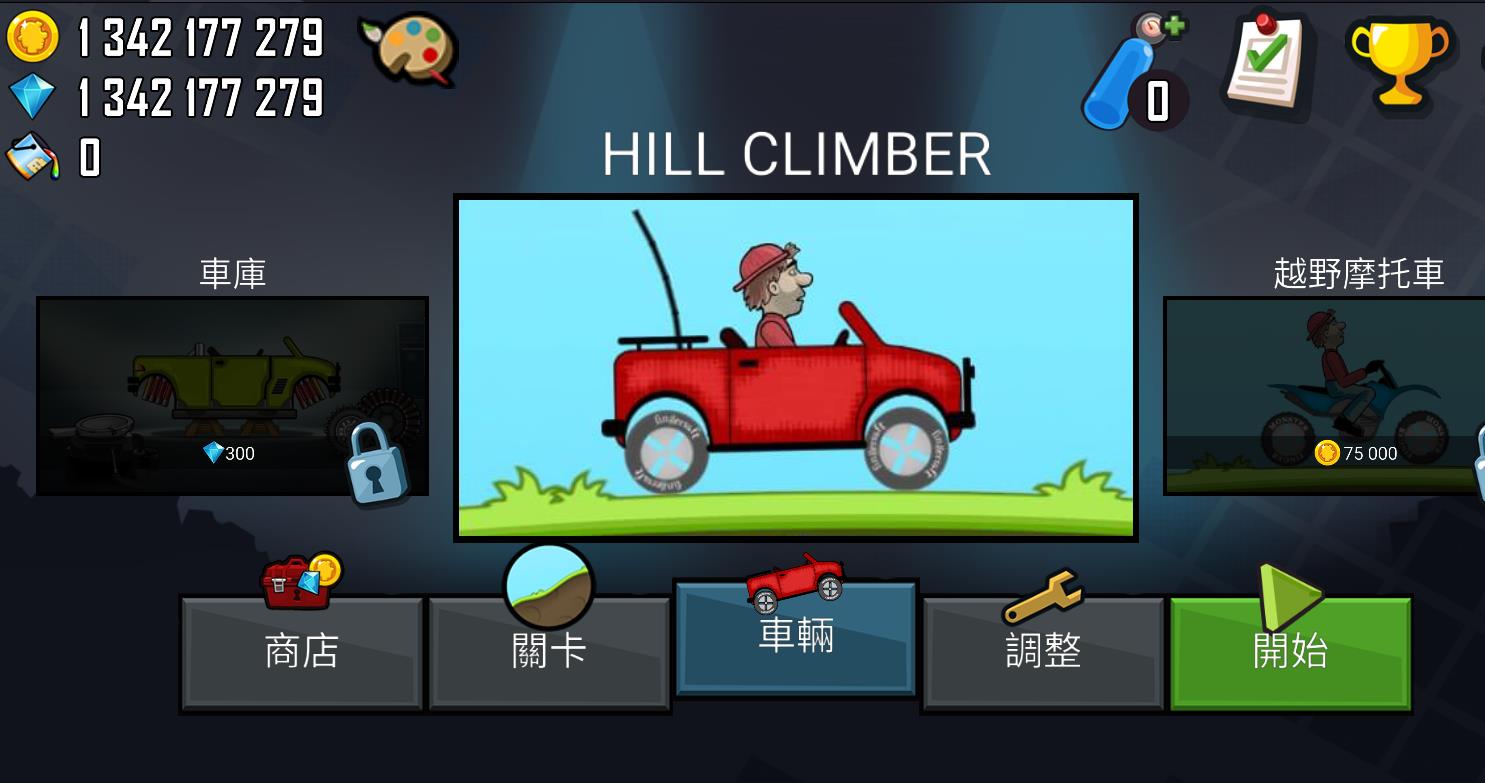Select the 越野摩托車 motocross bike thumbnail

pyautogui.click(x=1324, y=395)
